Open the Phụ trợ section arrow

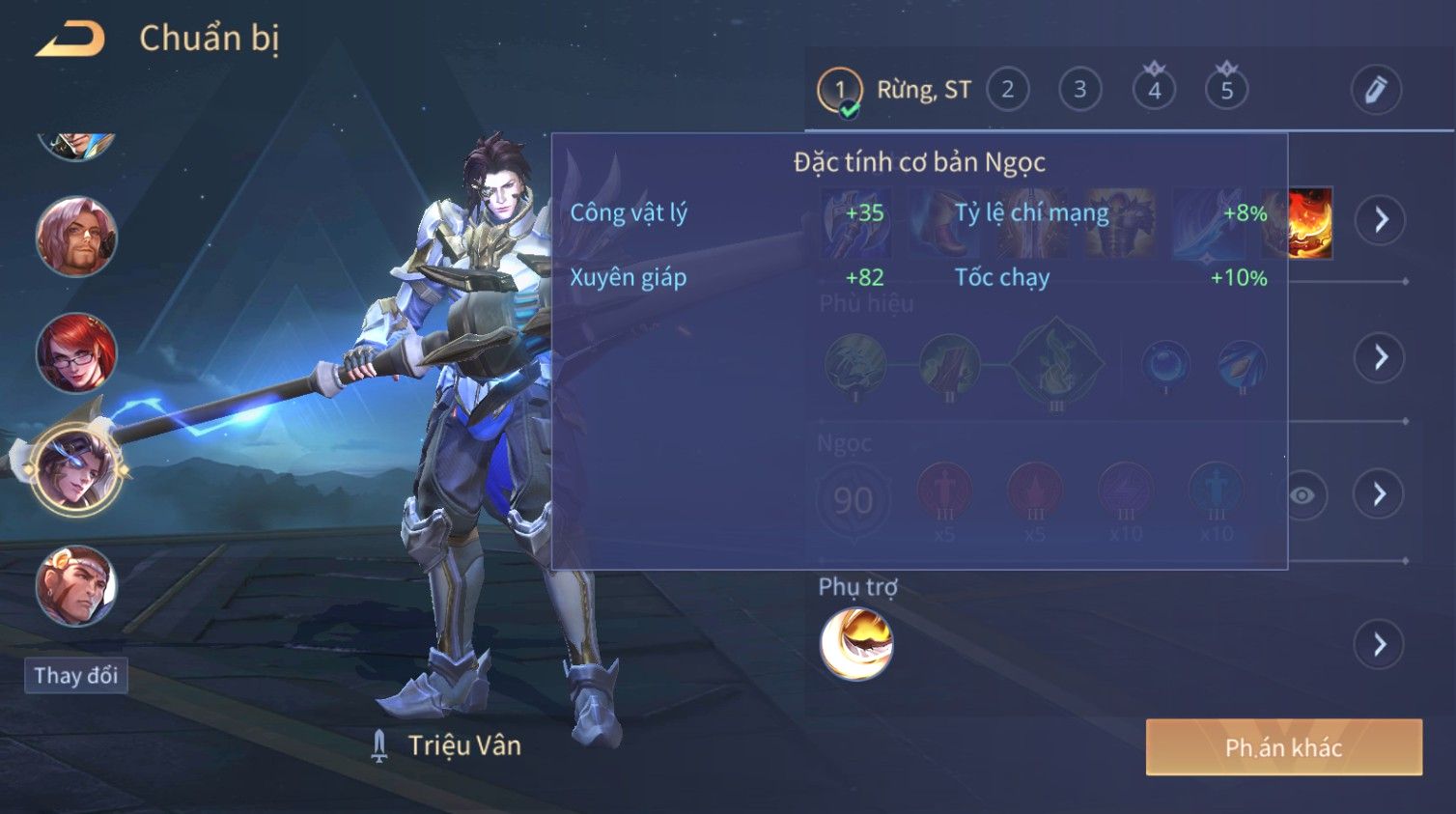[x=1380, y=644]
